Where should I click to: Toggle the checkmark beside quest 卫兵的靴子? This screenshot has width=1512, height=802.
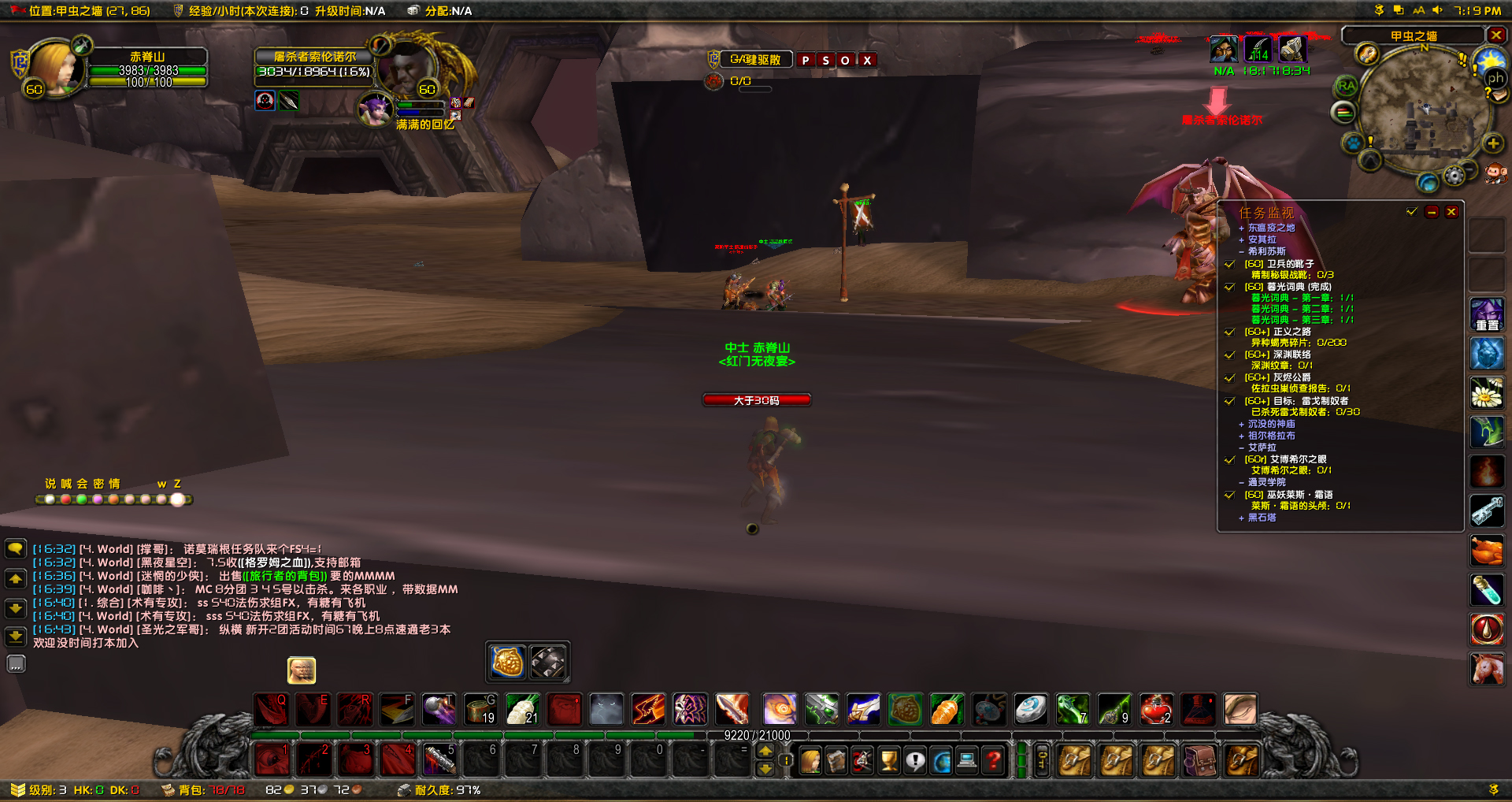1230,265
